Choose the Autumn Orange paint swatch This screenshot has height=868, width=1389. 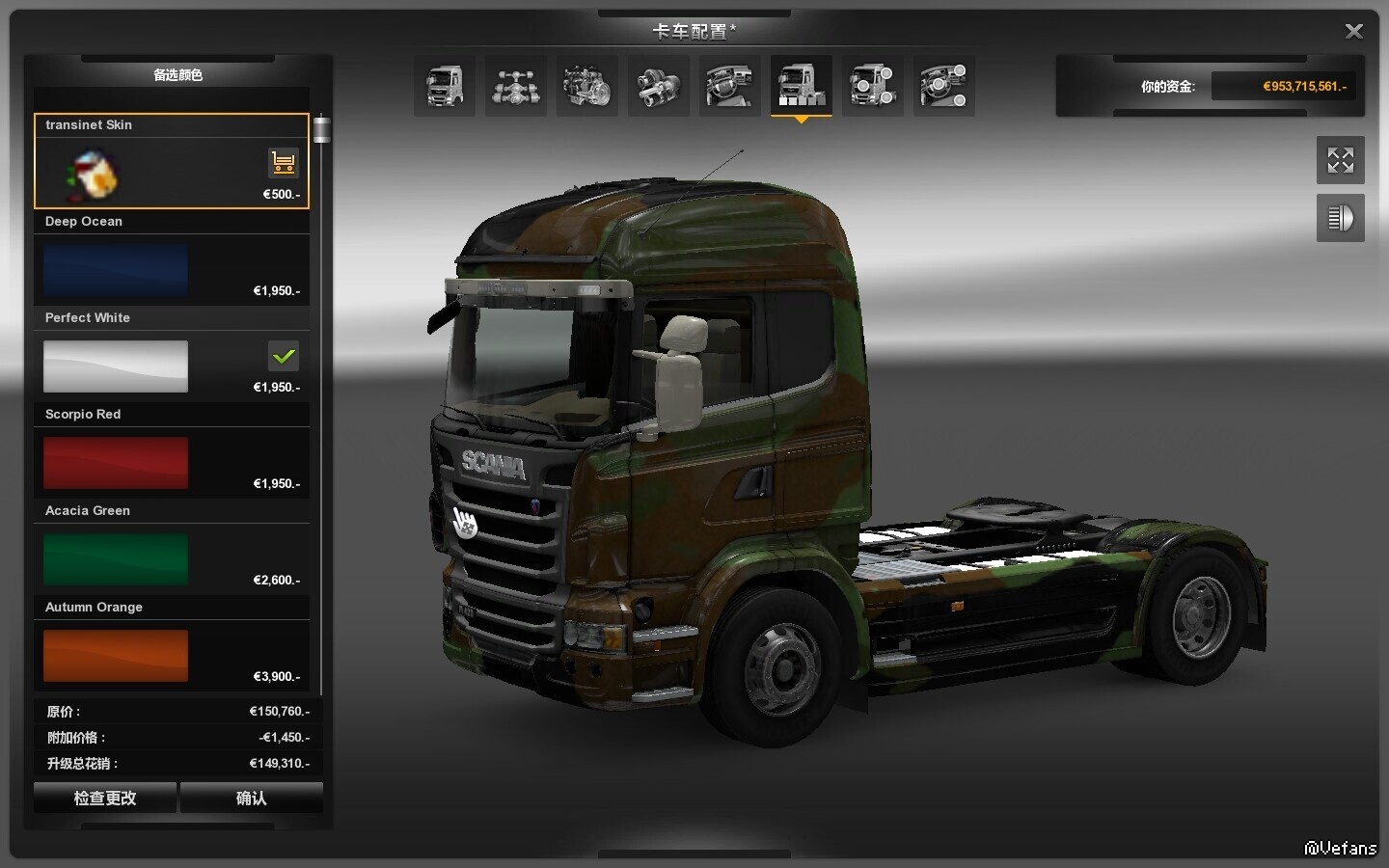(116, 656)
